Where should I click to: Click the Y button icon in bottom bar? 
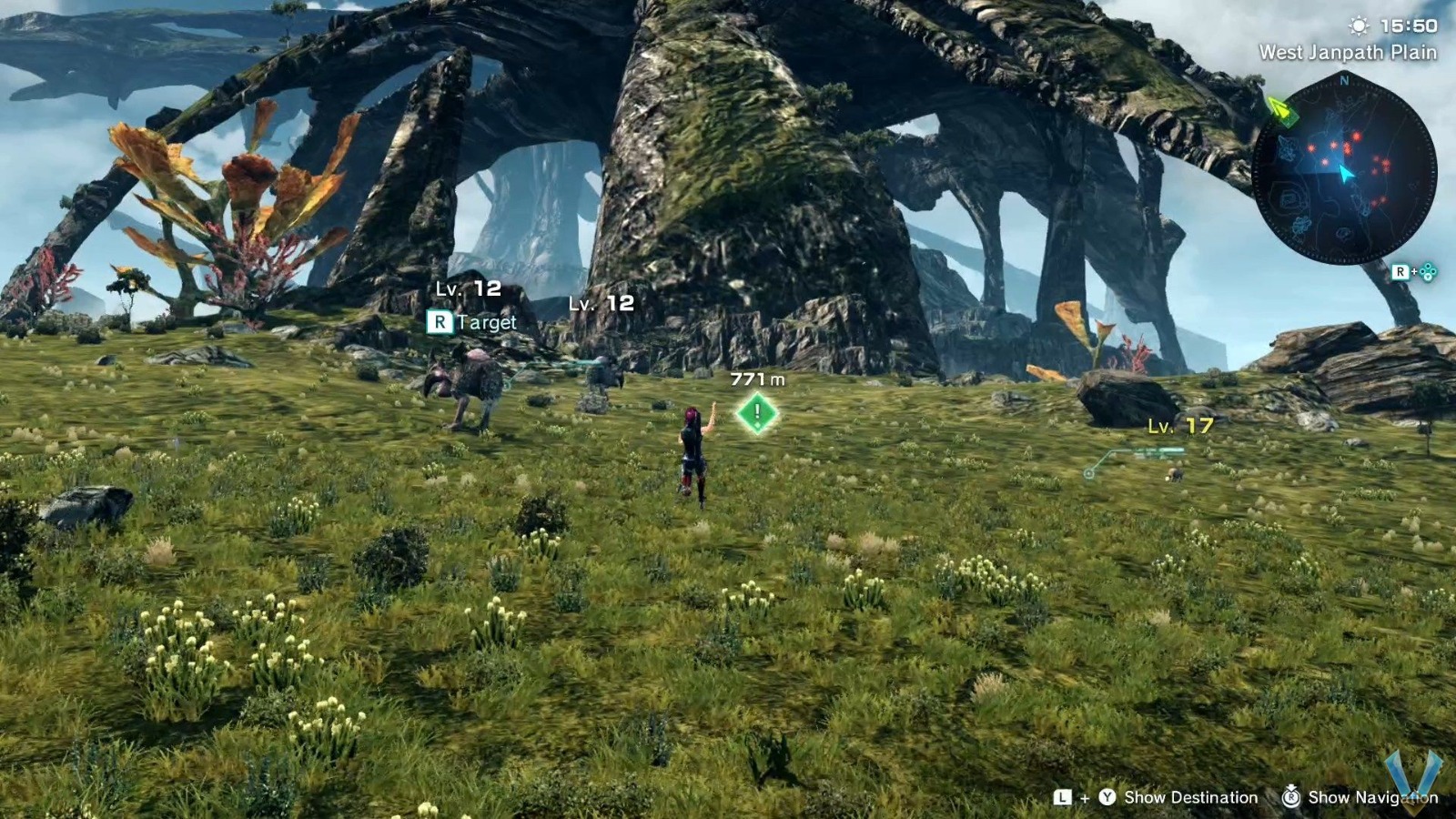pyautogui.click(x=1107, y=798)
